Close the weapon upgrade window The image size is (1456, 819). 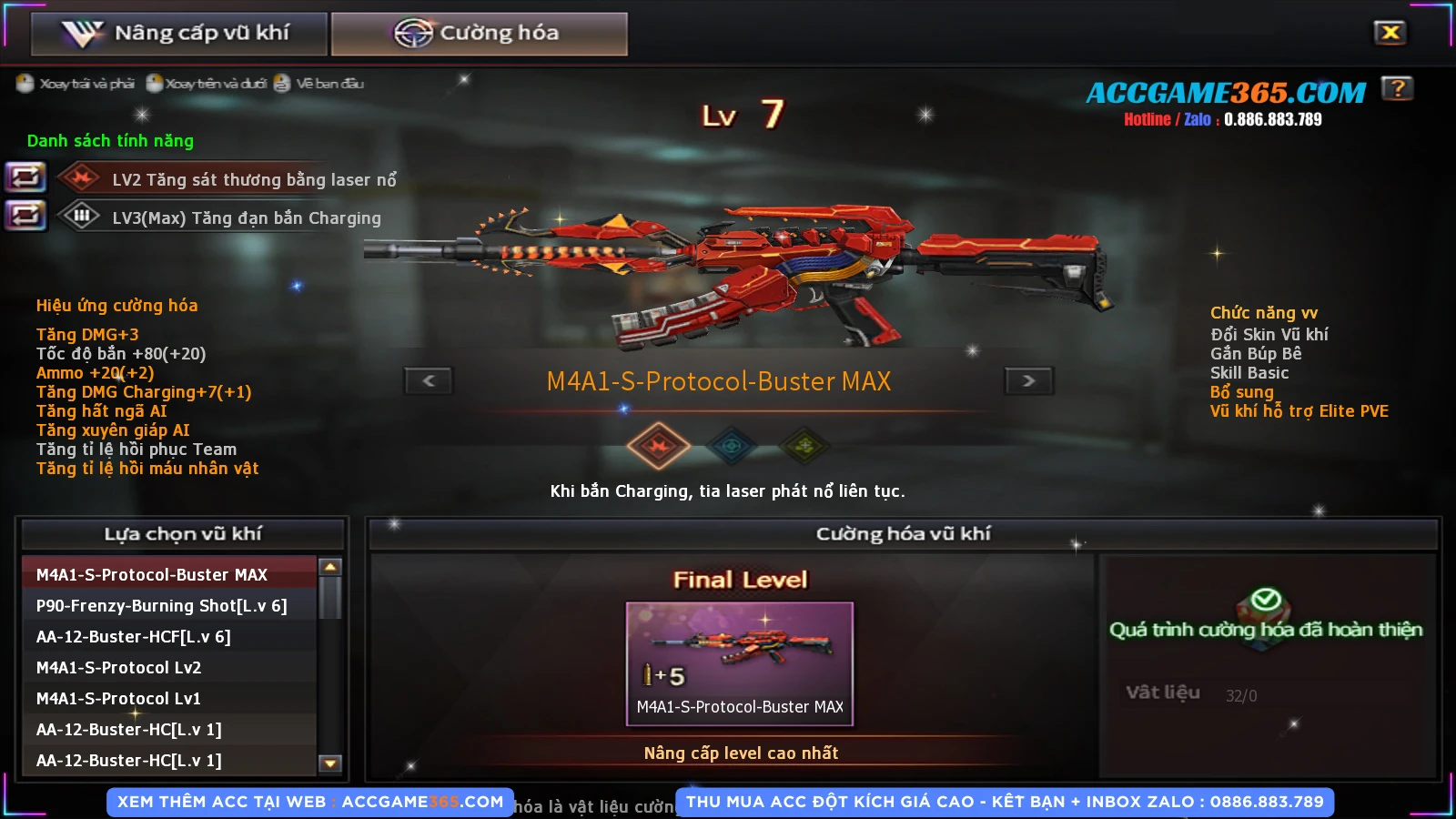pyautogui.click(x=1390, y=34)
